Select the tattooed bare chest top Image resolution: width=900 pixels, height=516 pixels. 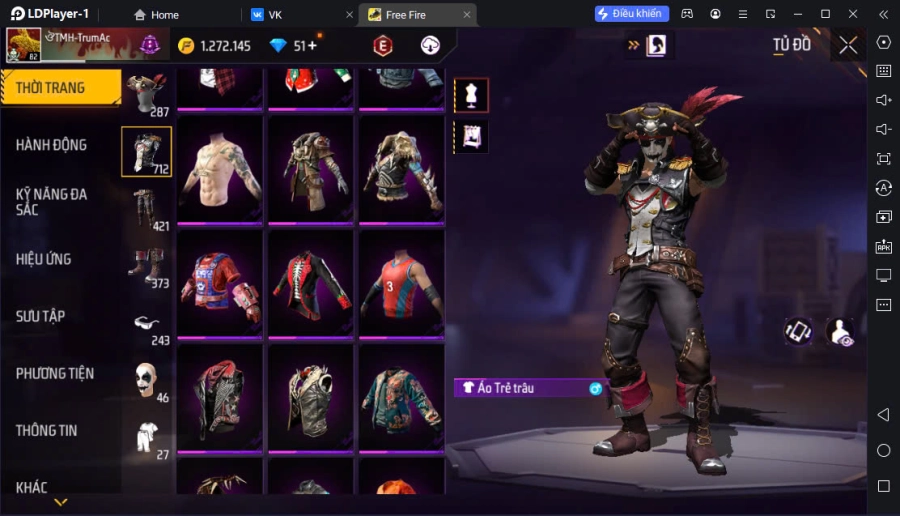pos(221,169)
